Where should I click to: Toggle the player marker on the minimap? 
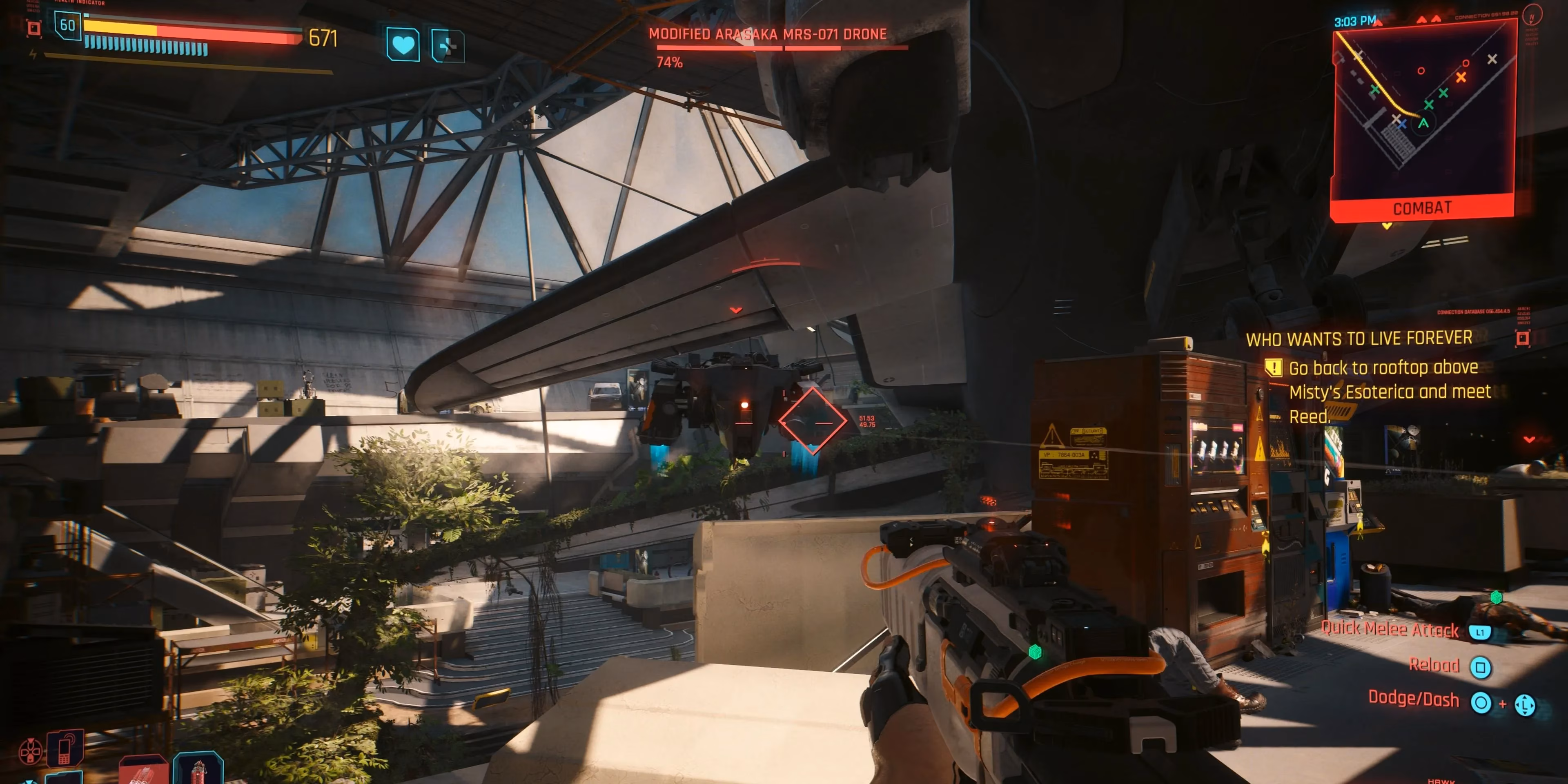(1423, 124)
